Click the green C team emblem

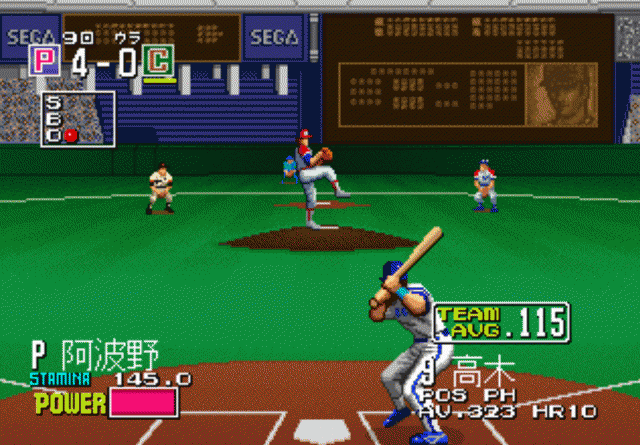pos(158,62)
